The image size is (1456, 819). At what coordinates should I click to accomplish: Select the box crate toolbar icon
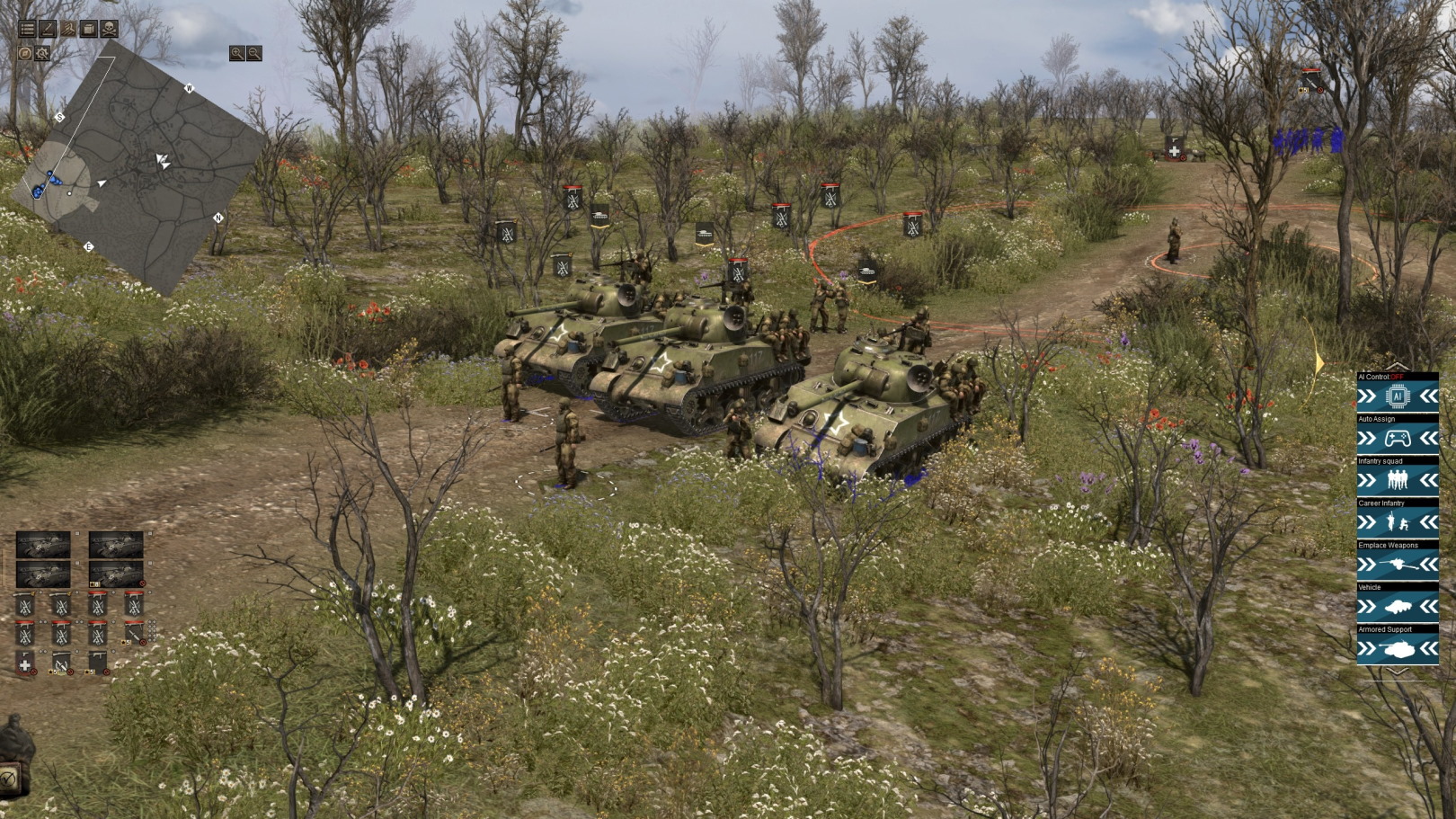coord(88,29)
